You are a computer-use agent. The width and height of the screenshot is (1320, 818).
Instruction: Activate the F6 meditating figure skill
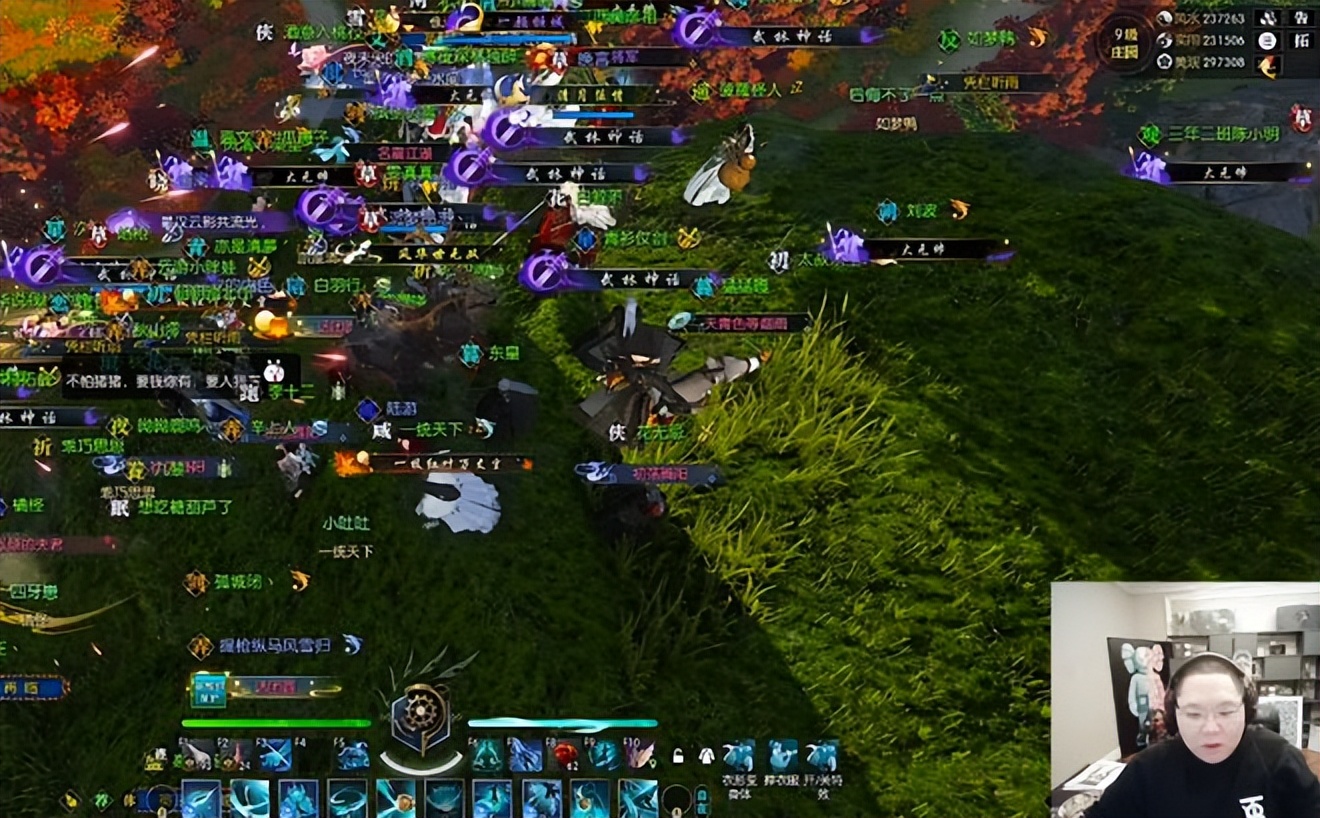click(489, 755)
